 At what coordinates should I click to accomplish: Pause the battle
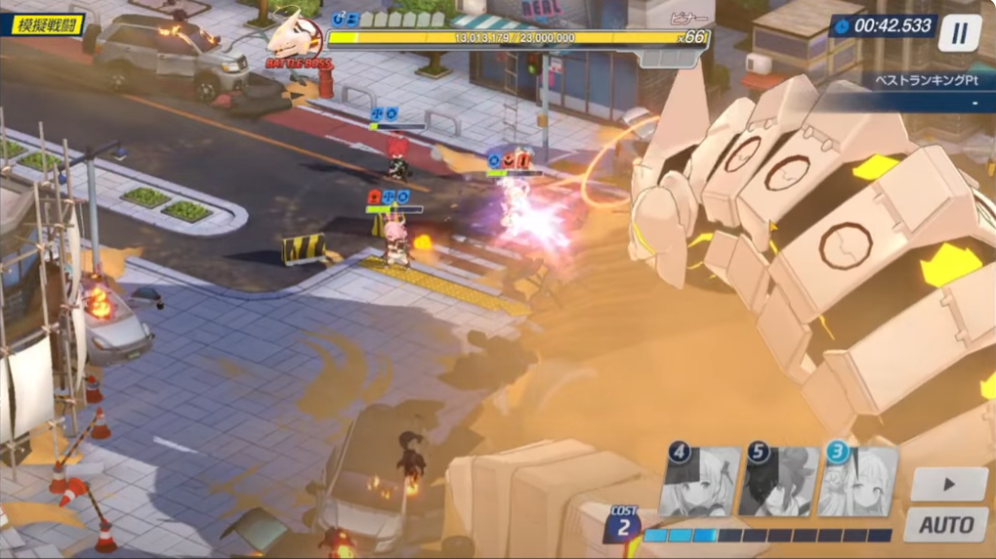pyautogui.click(x=959, y=32)
